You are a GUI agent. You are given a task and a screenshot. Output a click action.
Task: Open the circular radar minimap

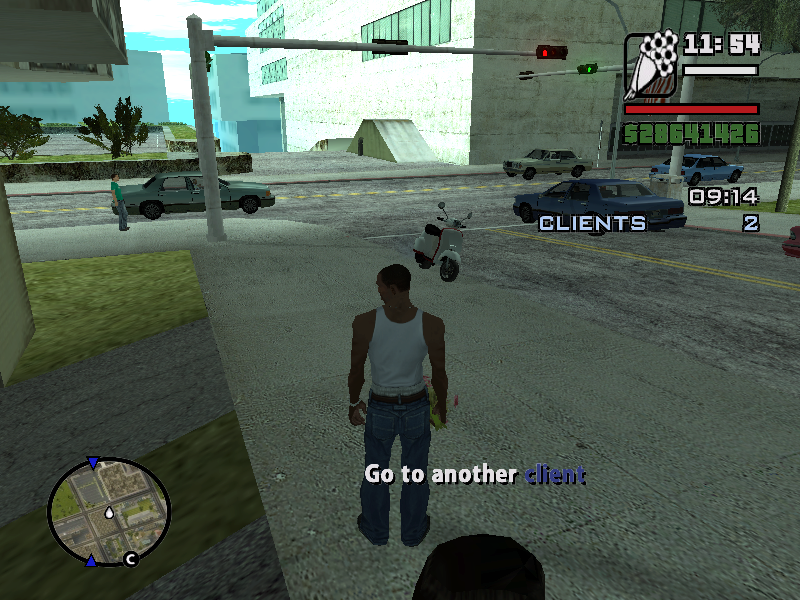109,512
